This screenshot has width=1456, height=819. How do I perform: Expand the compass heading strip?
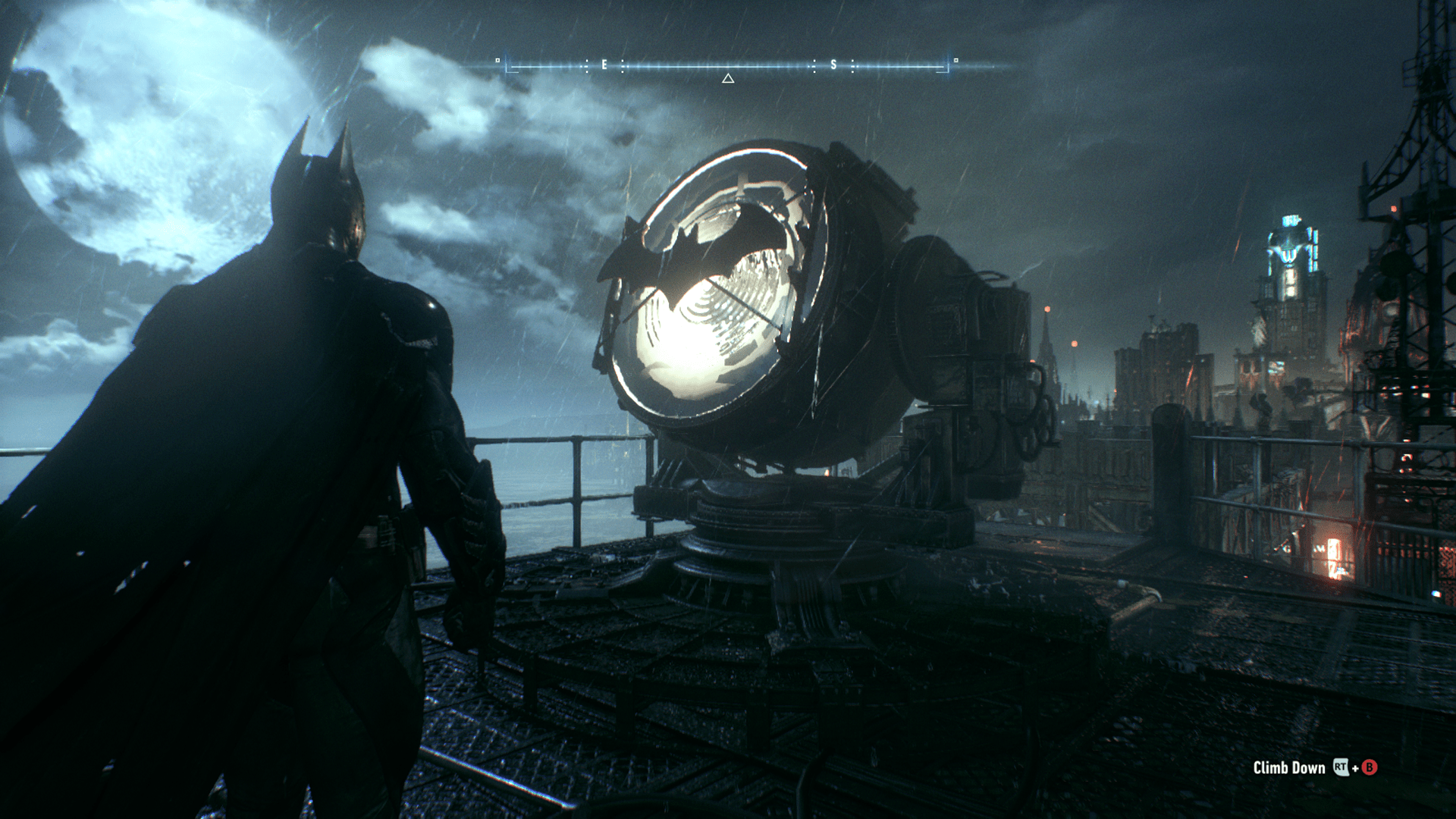click(728, 64)
